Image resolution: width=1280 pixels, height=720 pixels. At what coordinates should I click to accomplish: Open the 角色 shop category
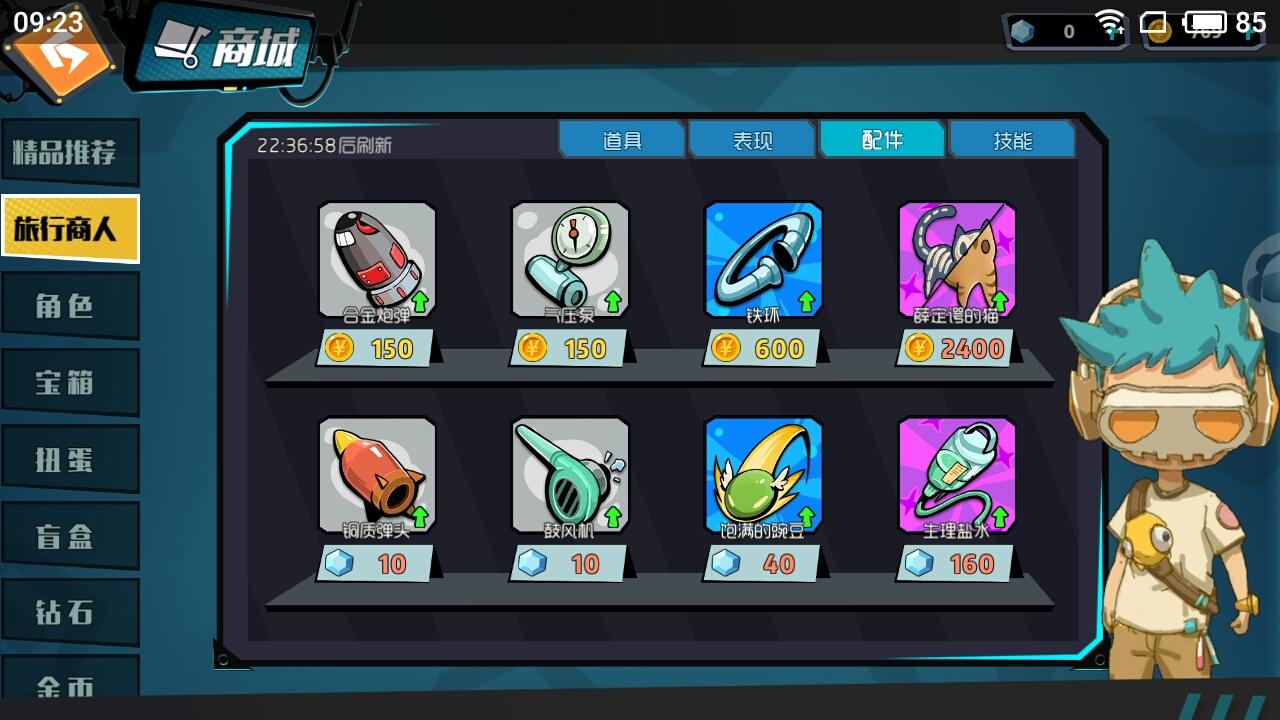70,305
